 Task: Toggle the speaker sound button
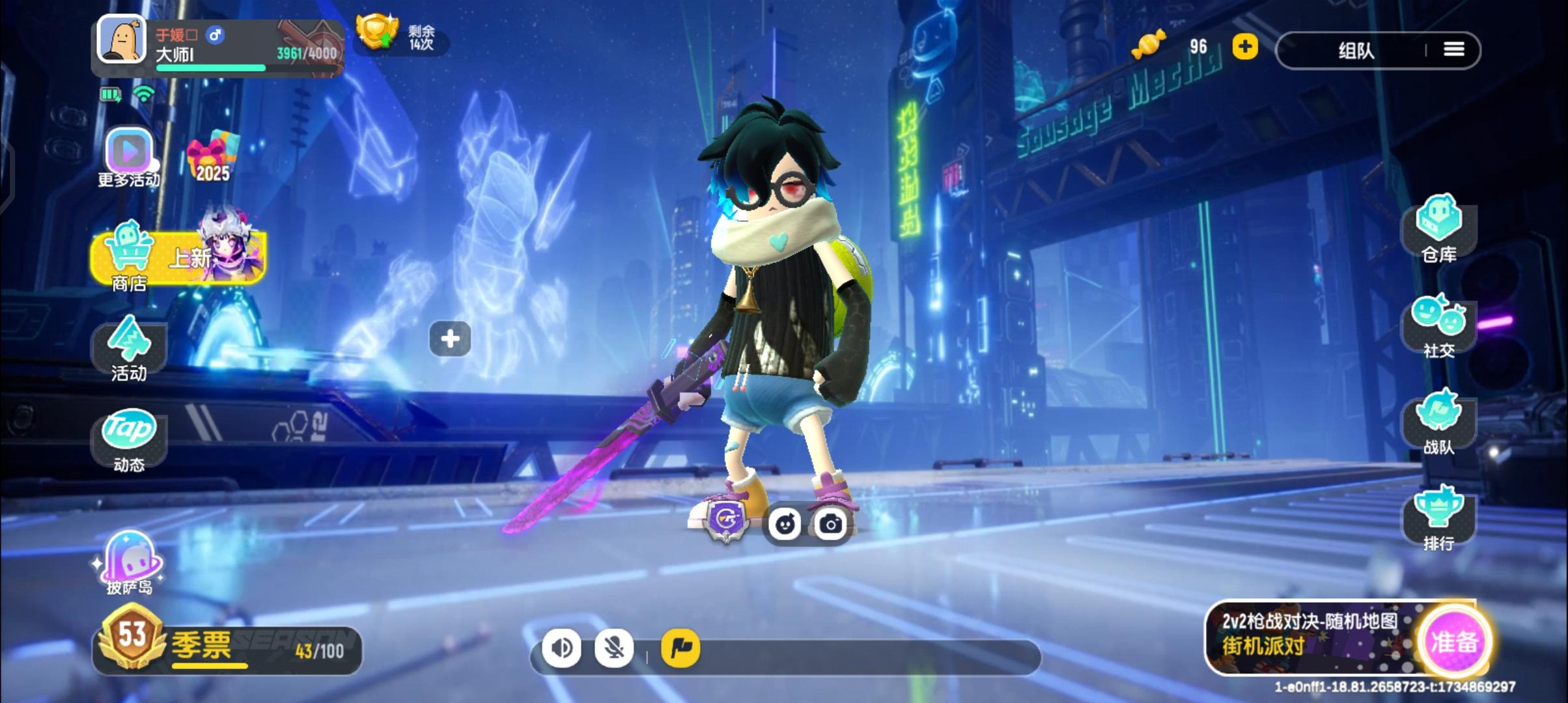[561, 648]
